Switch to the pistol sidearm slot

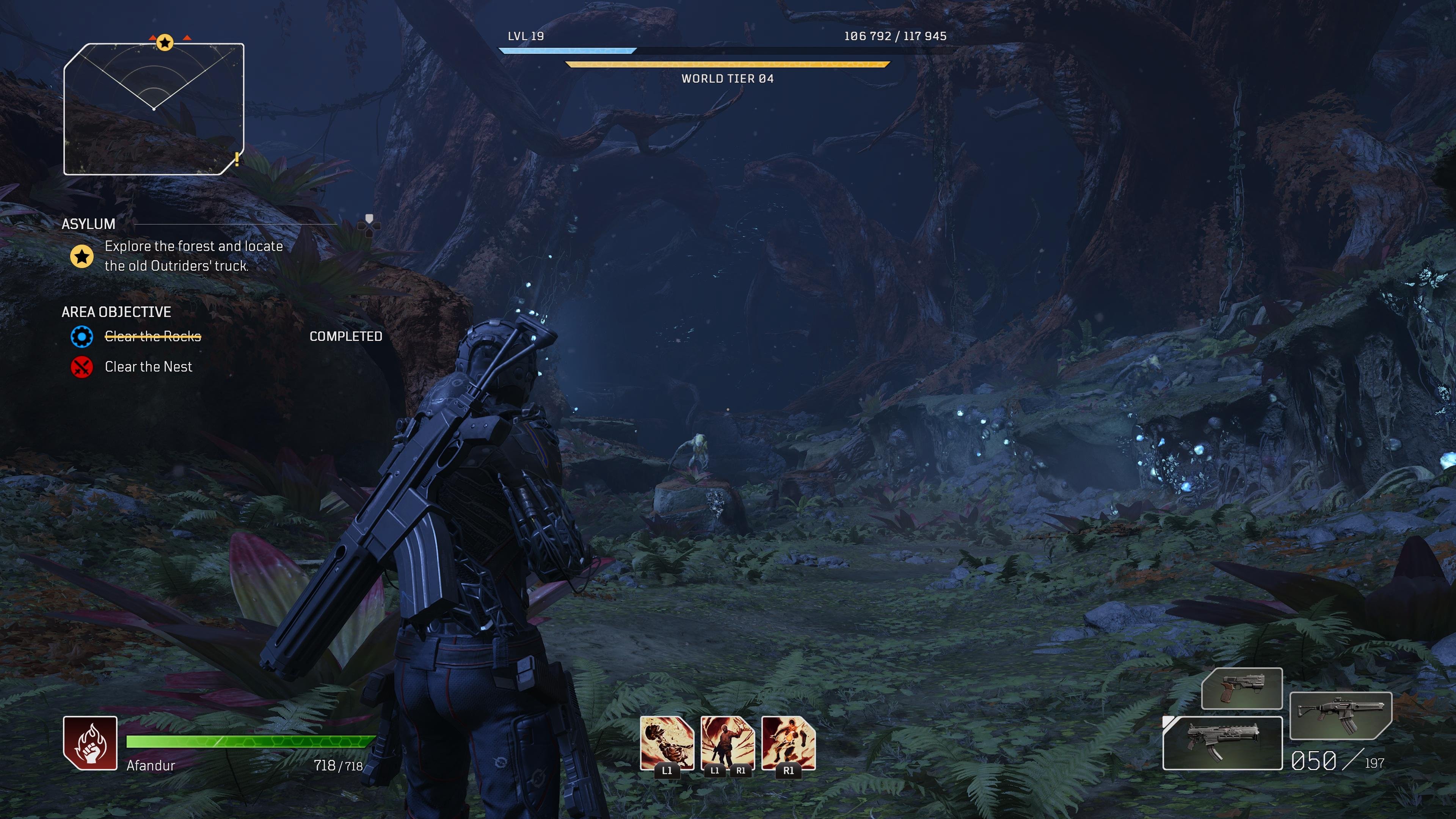pos(1241,689)
